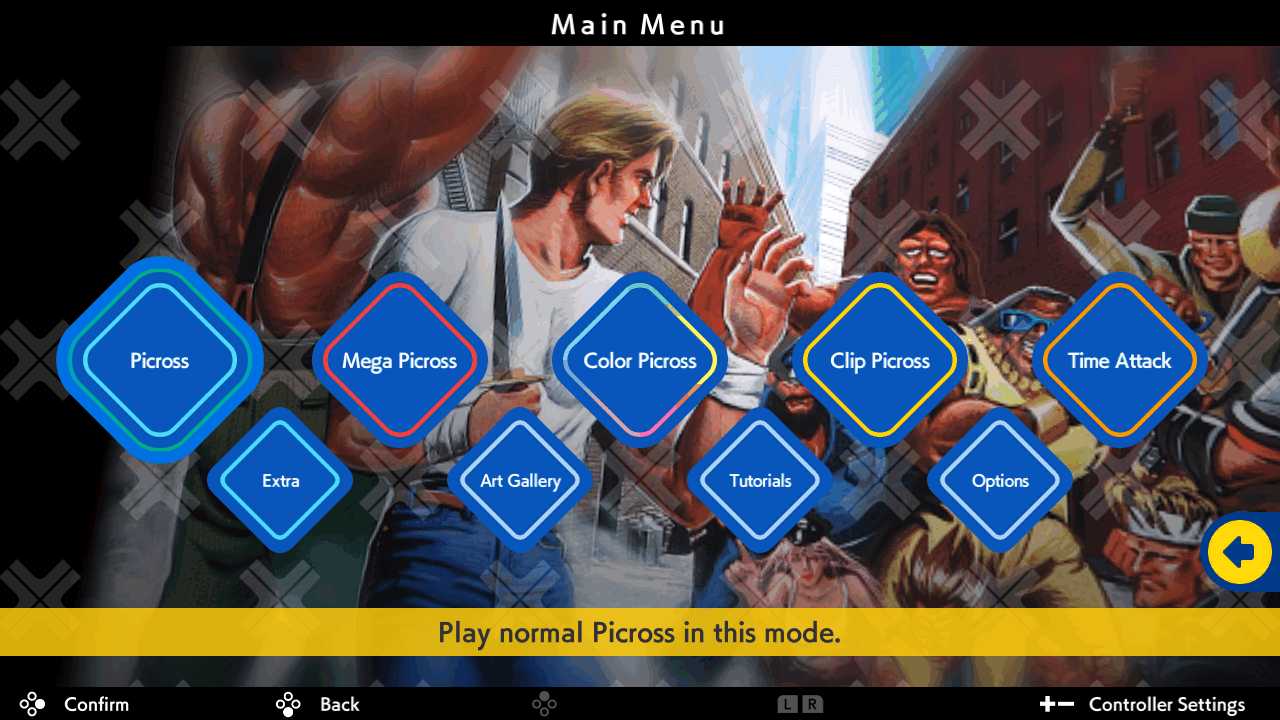The image size is (1280, 720).
Task: Click the middle dim button glyph
Action: click(x=544, y=704)
